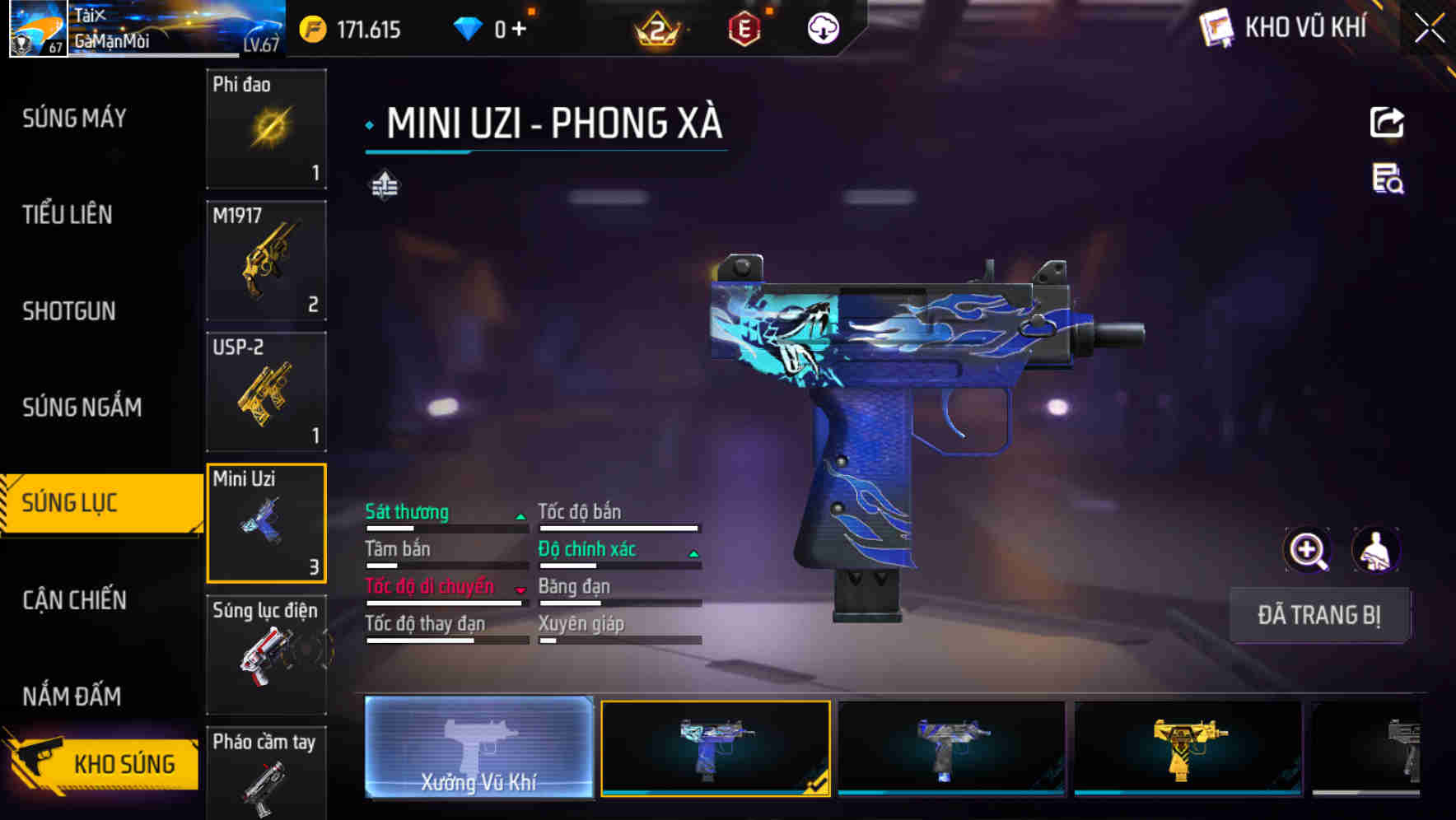This screenshot has height=820, width=1456.
Task: Share the Mini Uzi Phong Xà skin
Action: tap(1388, 122)
